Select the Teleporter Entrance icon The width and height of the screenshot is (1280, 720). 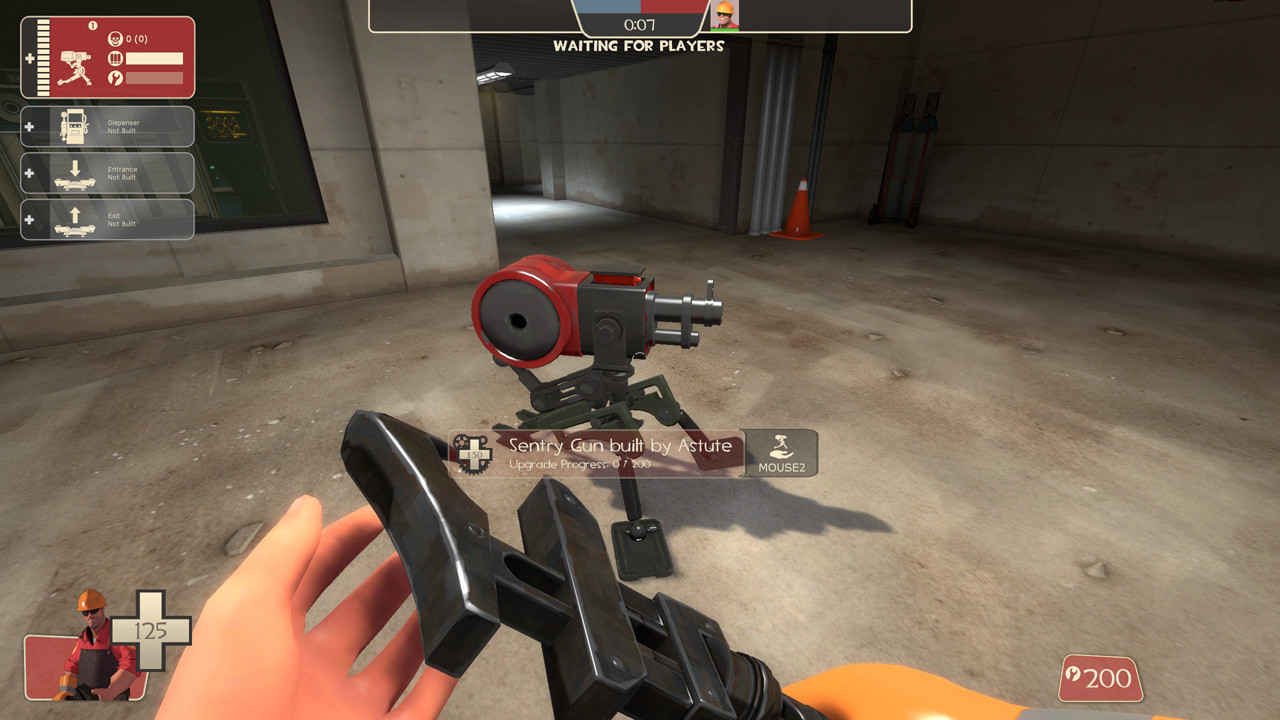tap(76, 174)
